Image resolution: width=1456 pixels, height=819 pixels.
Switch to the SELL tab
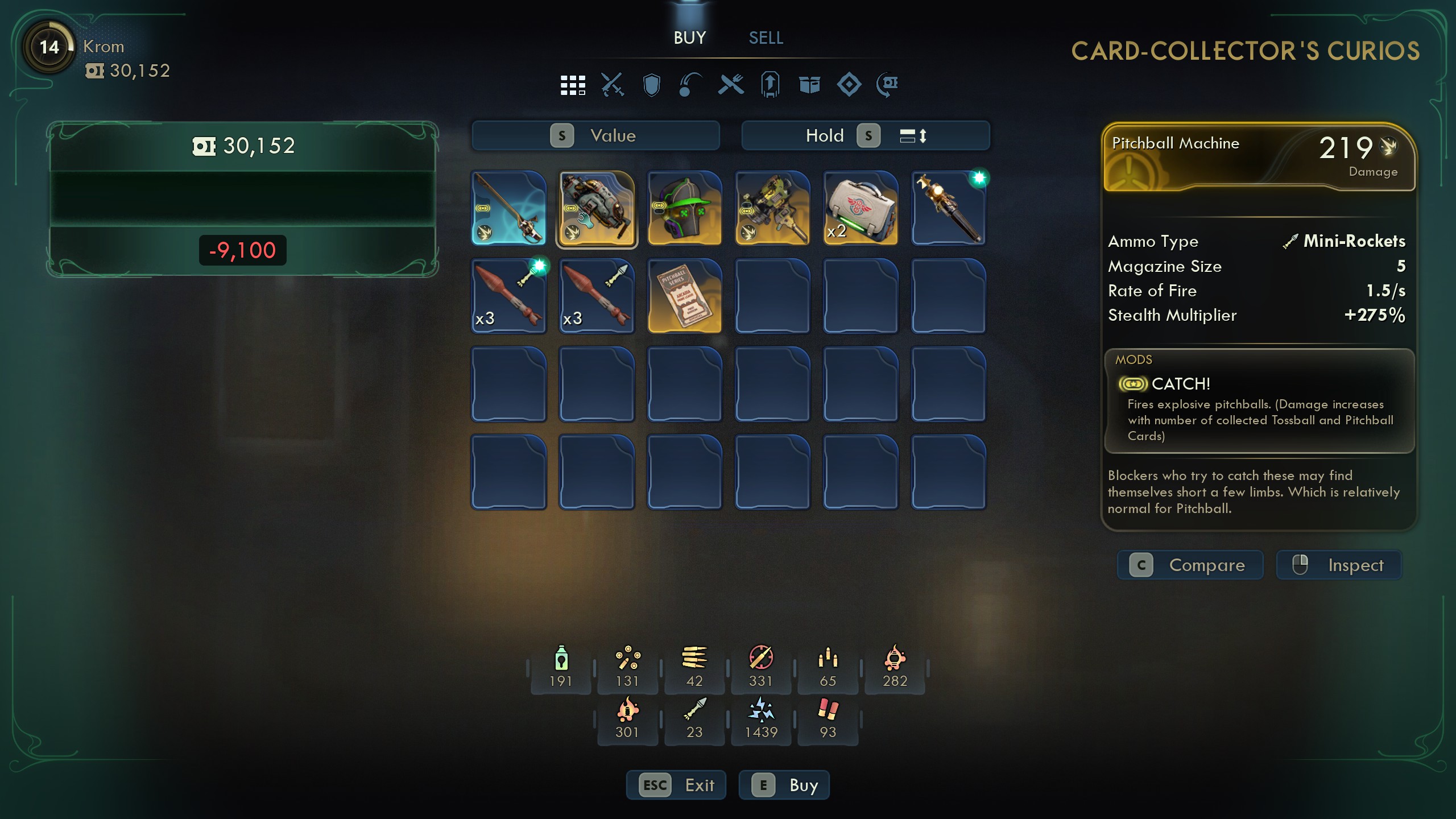pos(764,38)
